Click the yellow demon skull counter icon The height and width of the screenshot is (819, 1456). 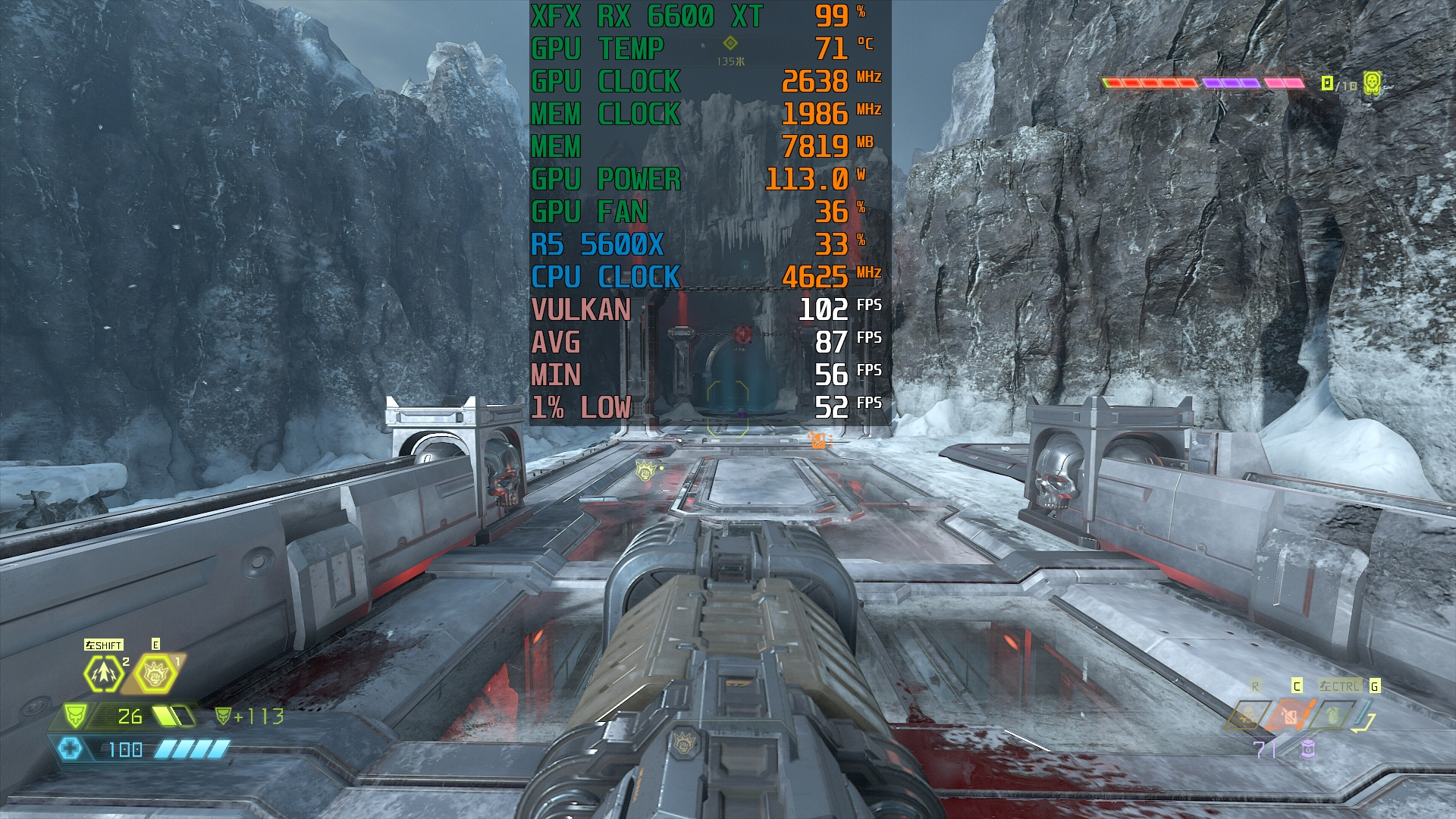1372,83
